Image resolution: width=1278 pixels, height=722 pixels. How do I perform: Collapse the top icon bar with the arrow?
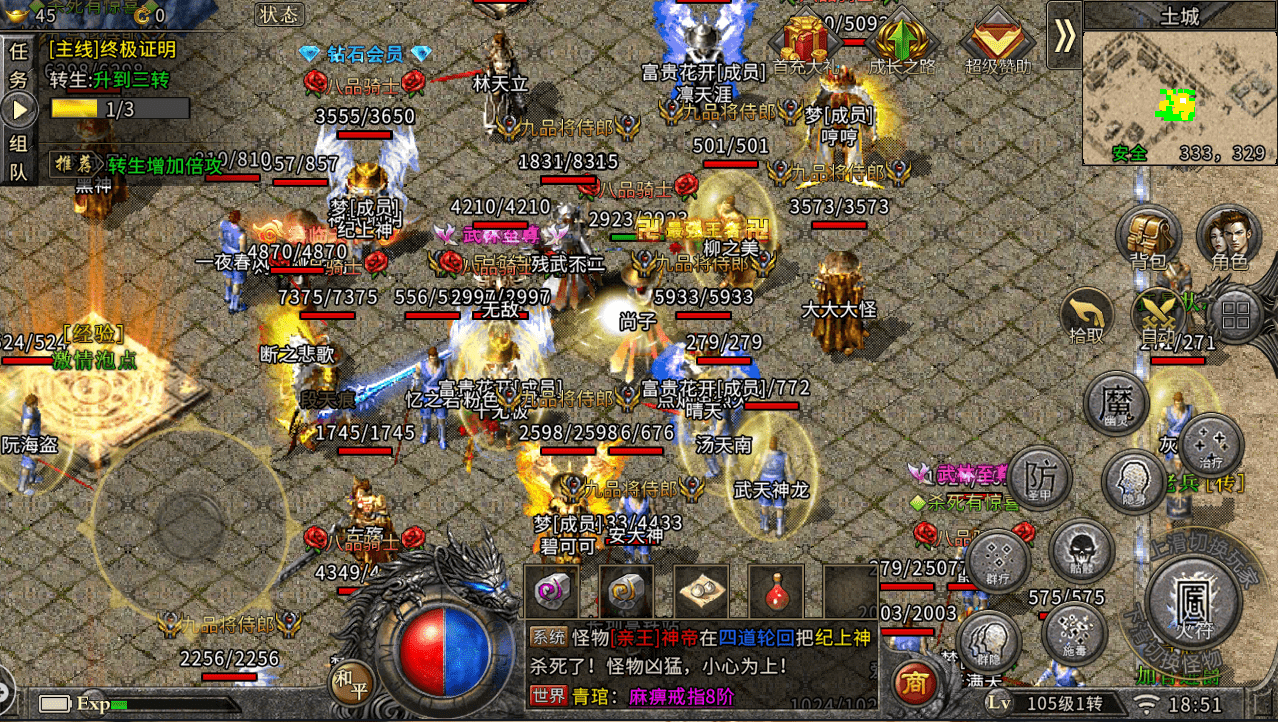(x=1064, y=36)
